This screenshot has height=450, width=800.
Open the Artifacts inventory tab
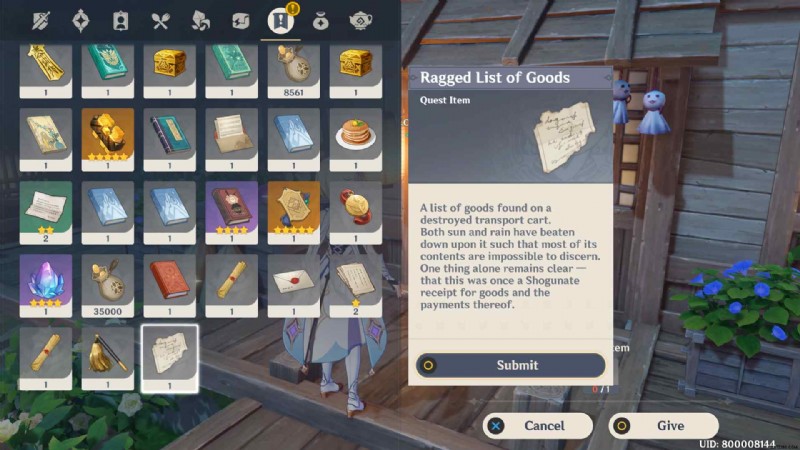82,20
